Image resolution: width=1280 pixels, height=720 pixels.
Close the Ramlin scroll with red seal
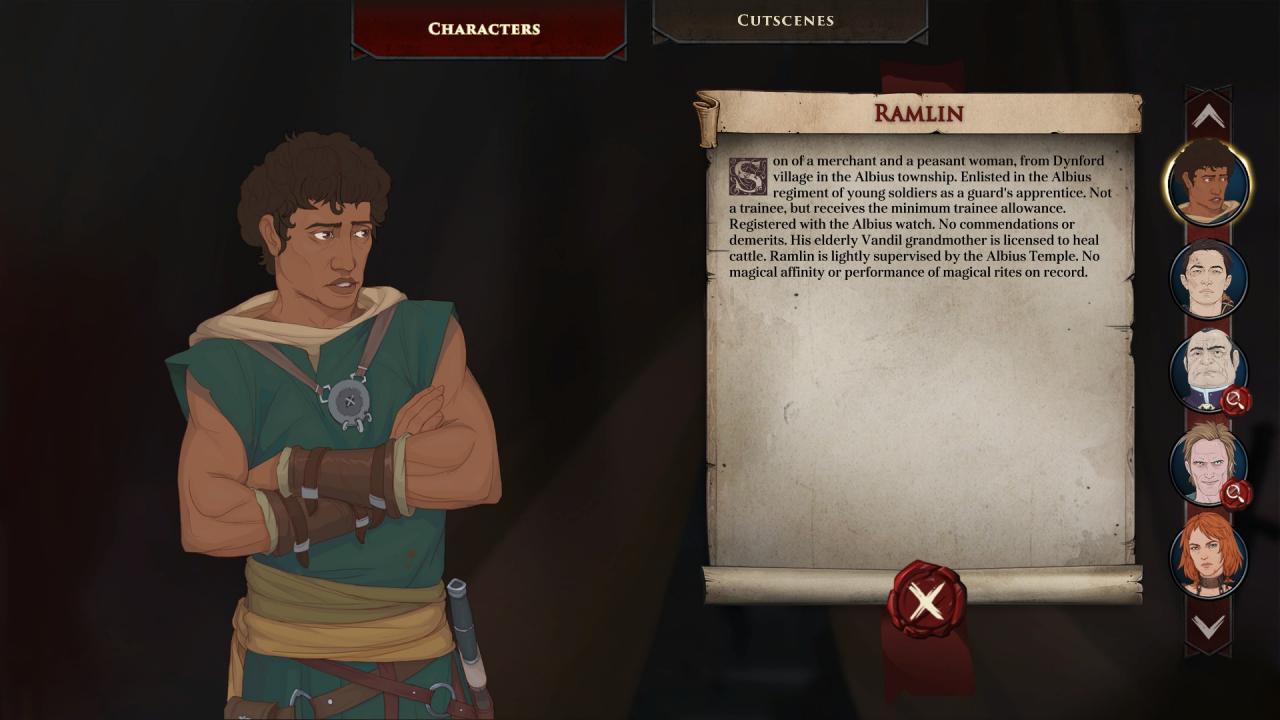926,601
